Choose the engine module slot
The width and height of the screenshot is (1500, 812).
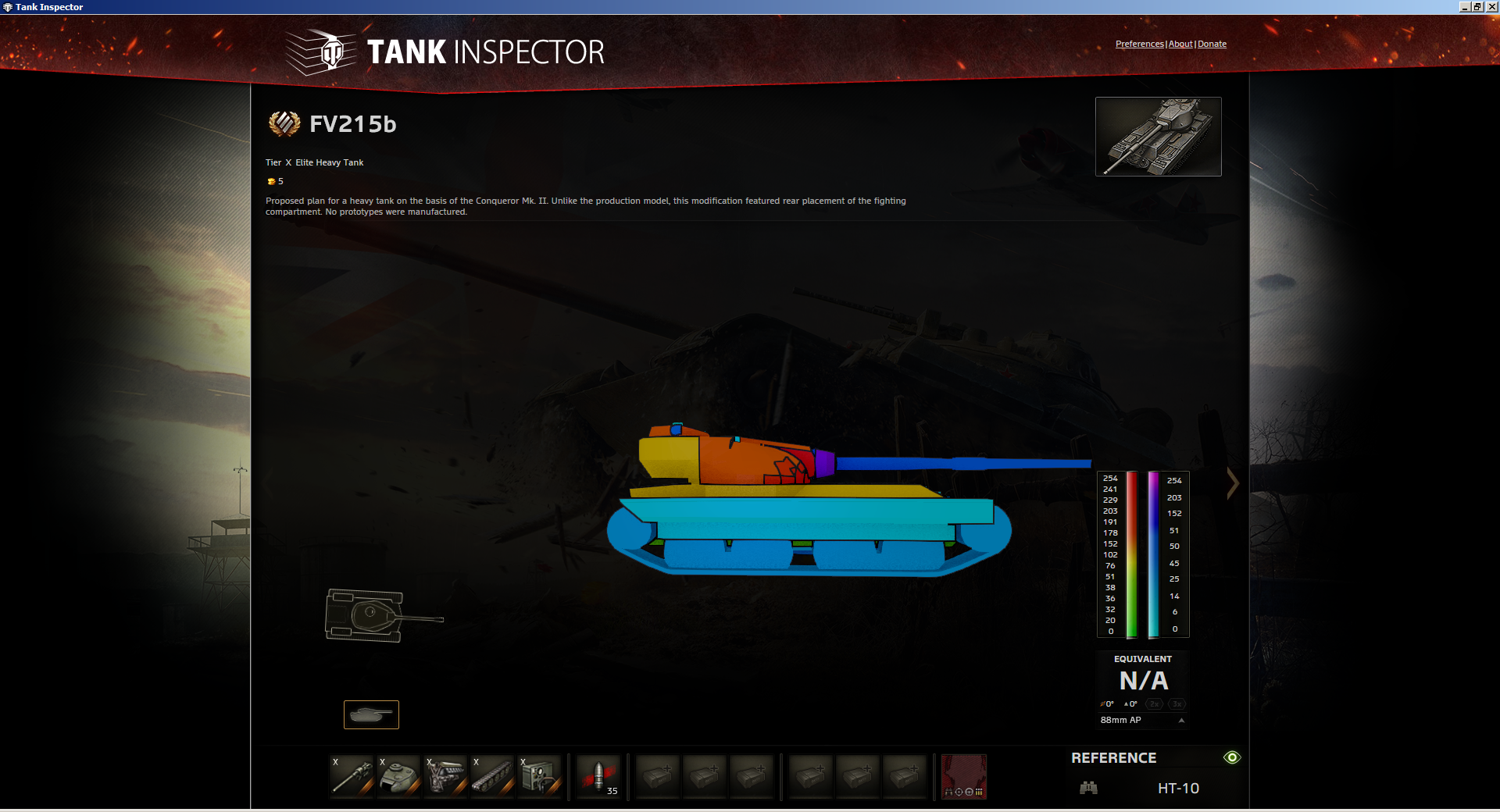445,776
